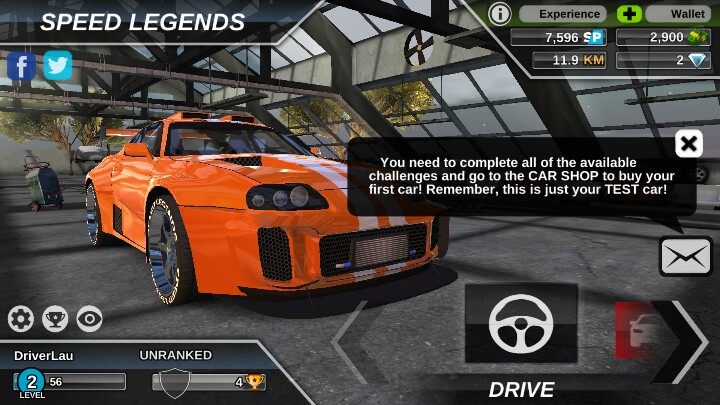Start driving with the steering wheel button
Screen dimensions: 720x405
[521, 323]
